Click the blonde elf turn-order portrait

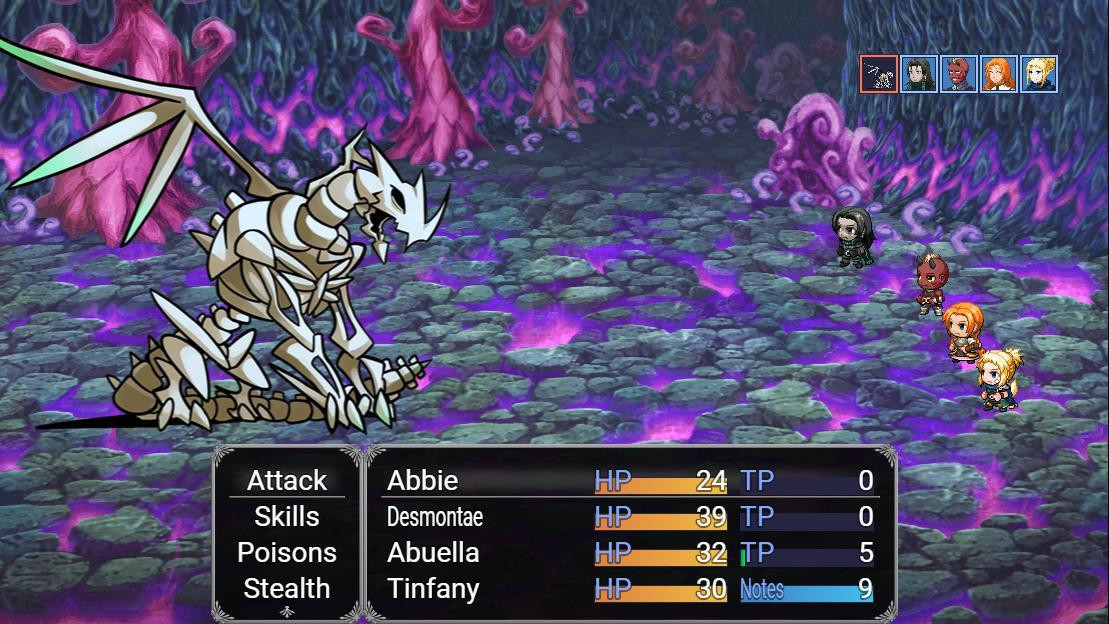tap(1039, 74)
